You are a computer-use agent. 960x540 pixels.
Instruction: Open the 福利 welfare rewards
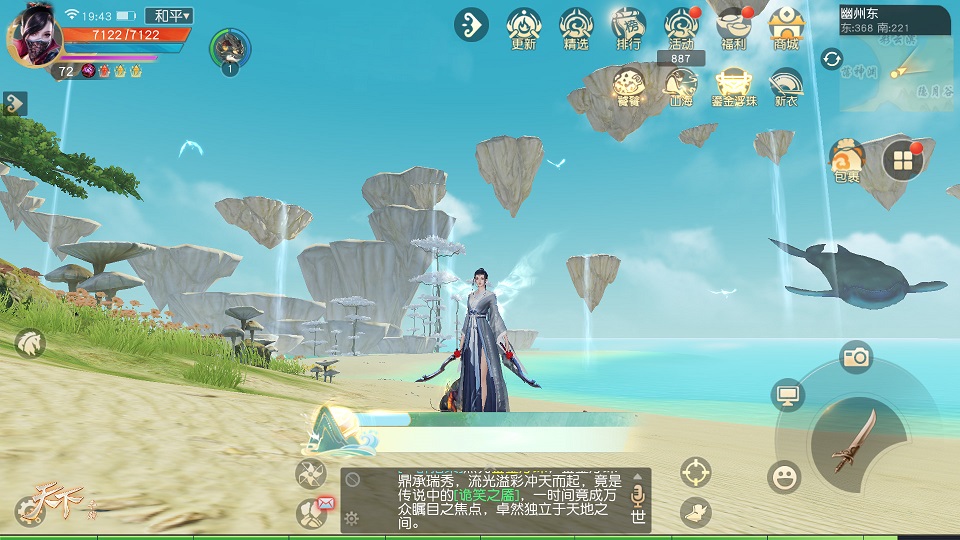pyautogui.click(x=733, y=26)
